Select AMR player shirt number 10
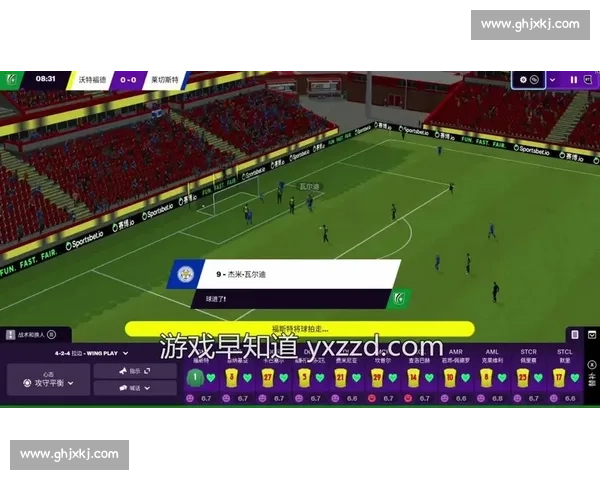Image resolution: width=600 pixels, height=480 pixels. pyautogui.click(x=450, y=377)
